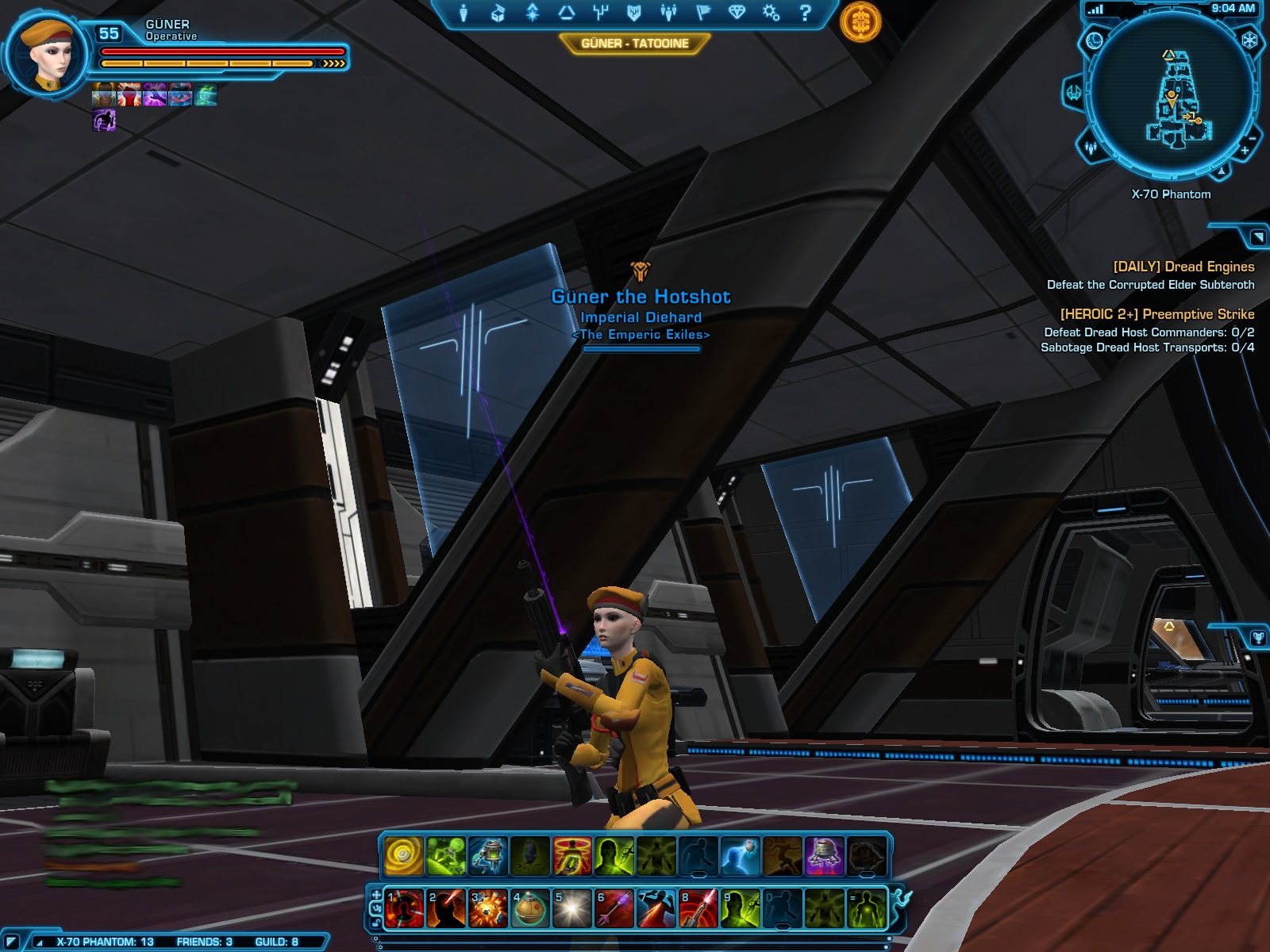Open the diamond-shaped collections icon
Screen dimensions: 1270x952
coord(737,13)
